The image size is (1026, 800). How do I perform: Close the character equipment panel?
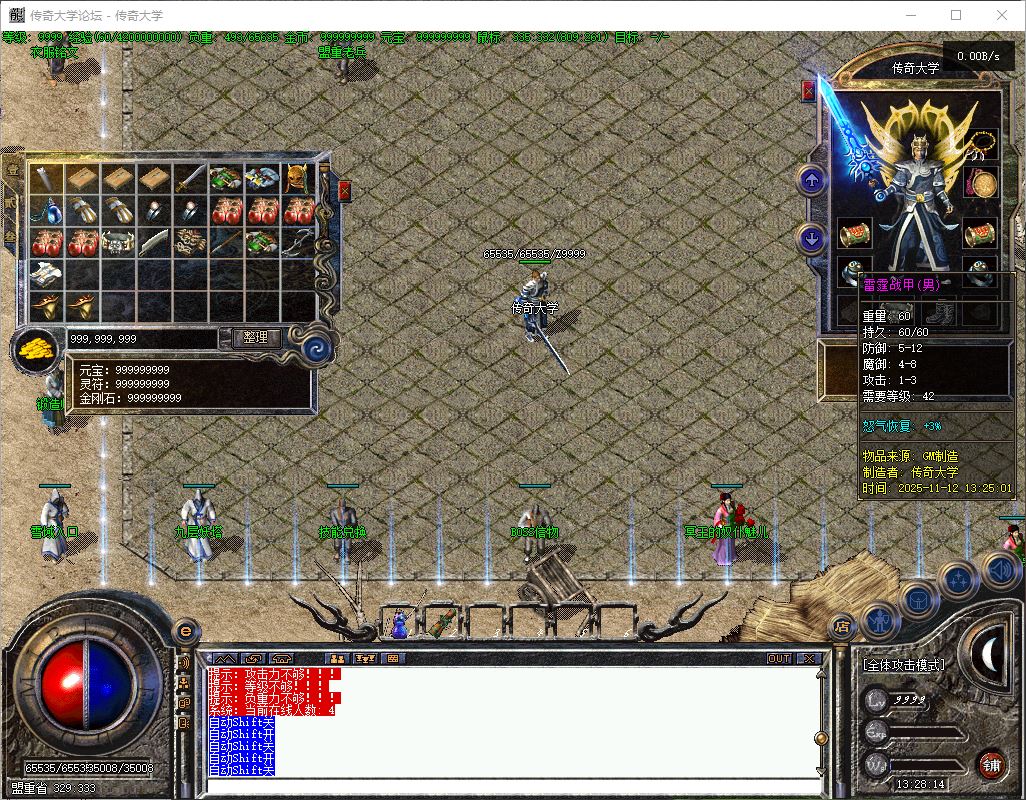click(x=808, y=92)
